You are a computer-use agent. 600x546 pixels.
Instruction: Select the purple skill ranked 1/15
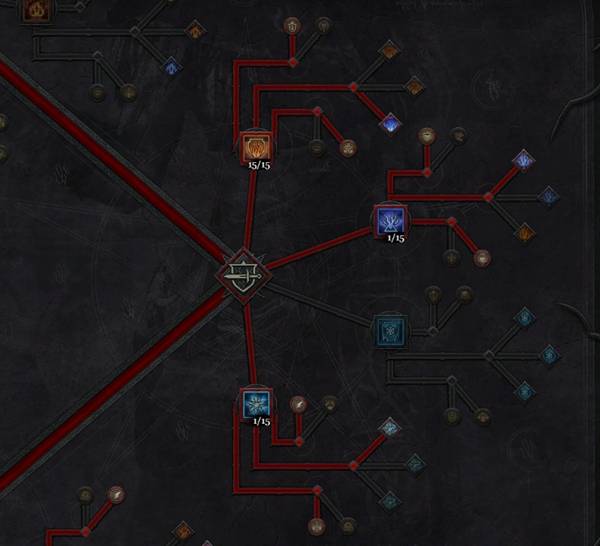(x=389, y=220)
